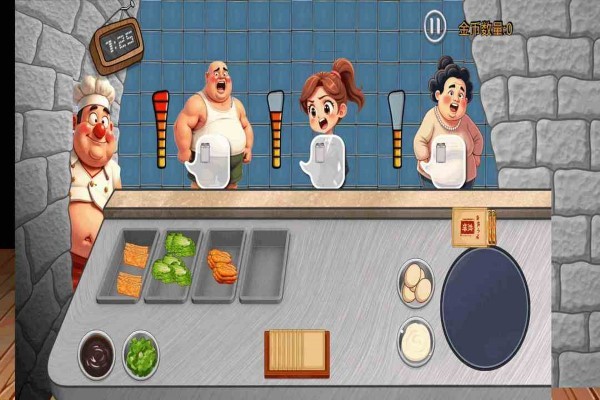Pick the chopped green onion bowl

point(141,354)
